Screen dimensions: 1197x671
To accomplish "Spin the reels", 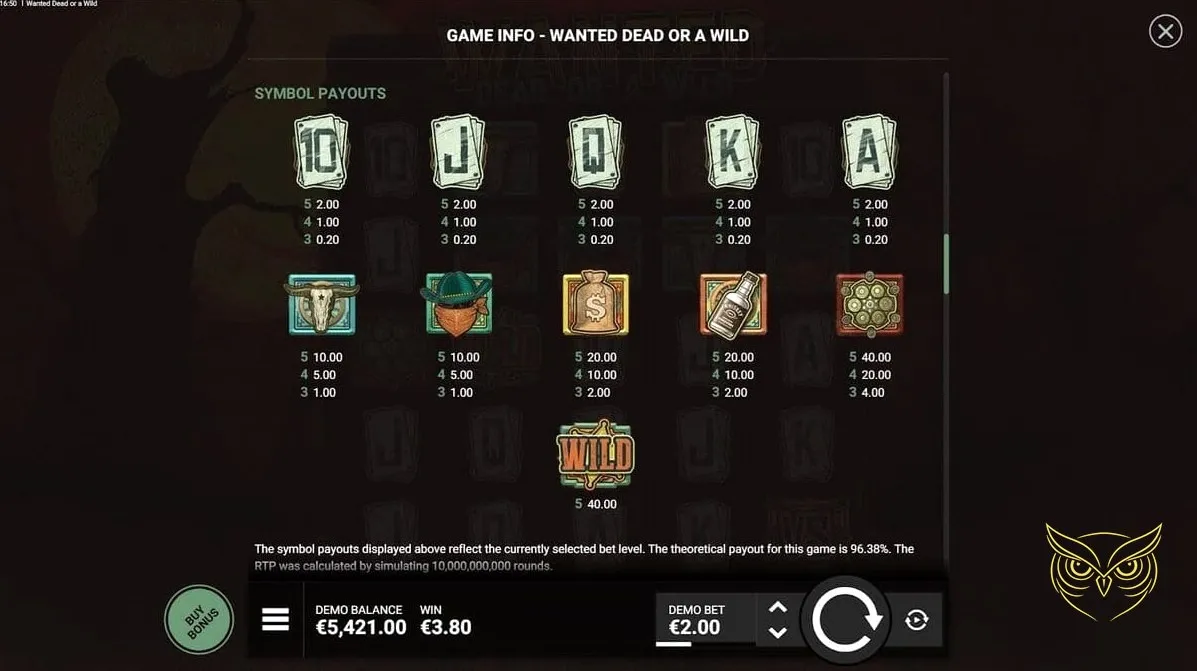I will point(847,620).
